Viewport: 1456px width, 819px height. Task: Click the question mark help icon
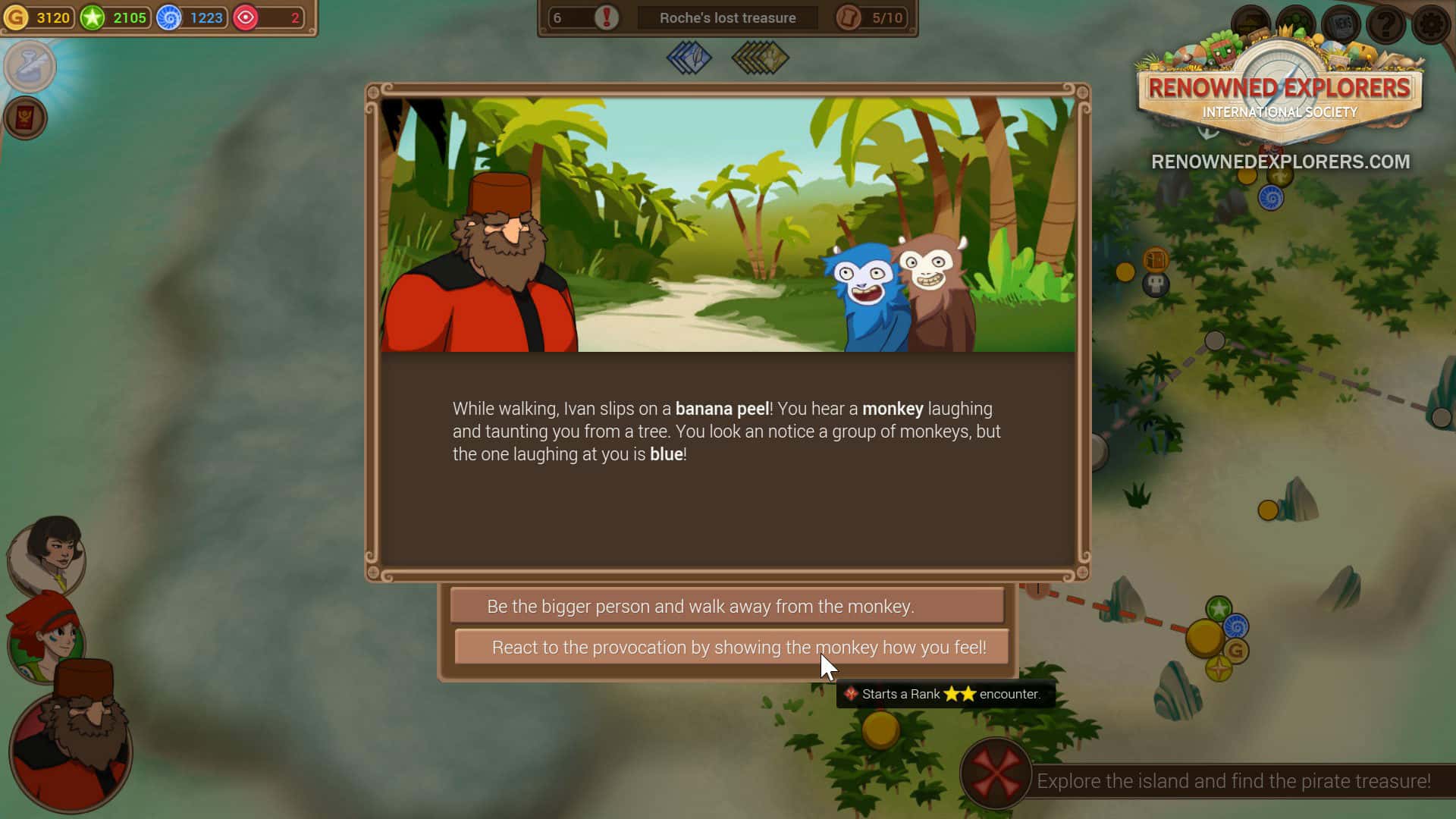coord(1385,24)
